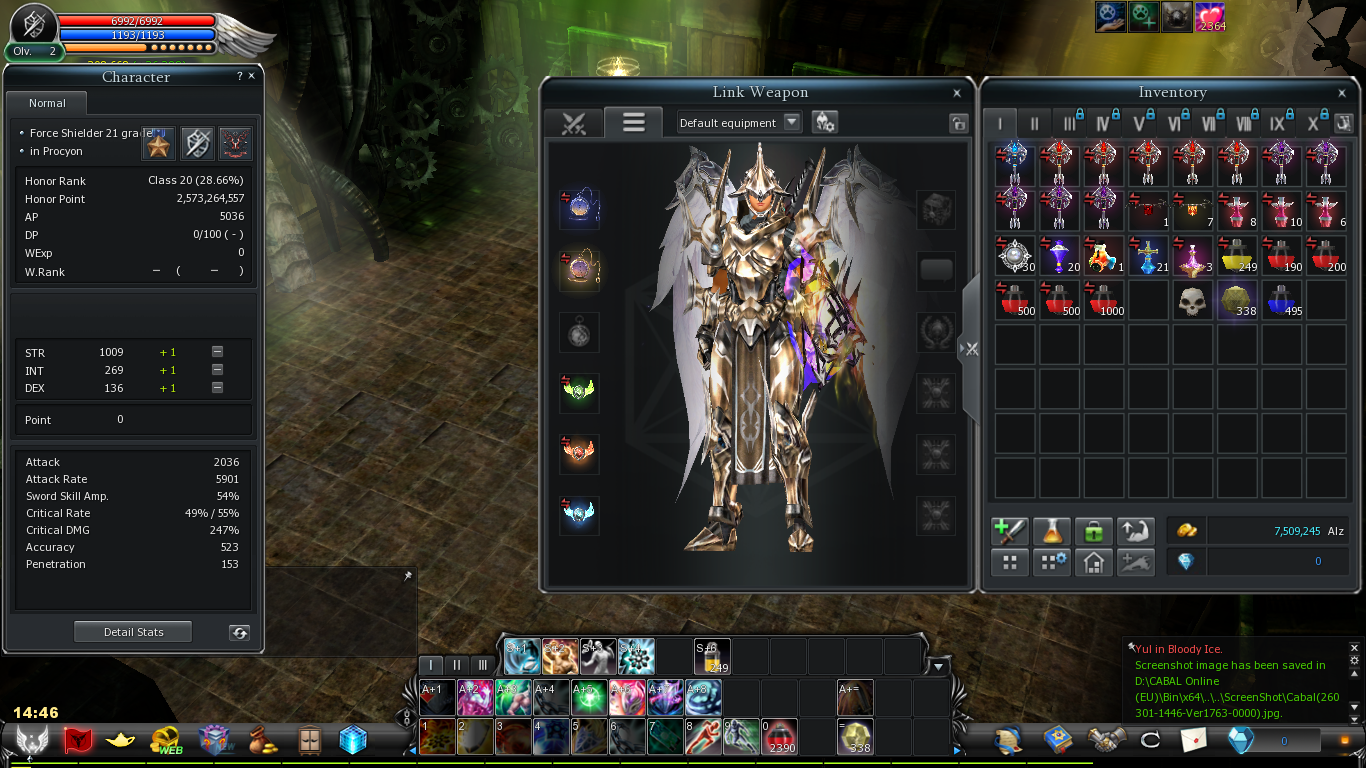Switch to the Normal character tab
The image size is (1366, 768).
tap(47, 103)
